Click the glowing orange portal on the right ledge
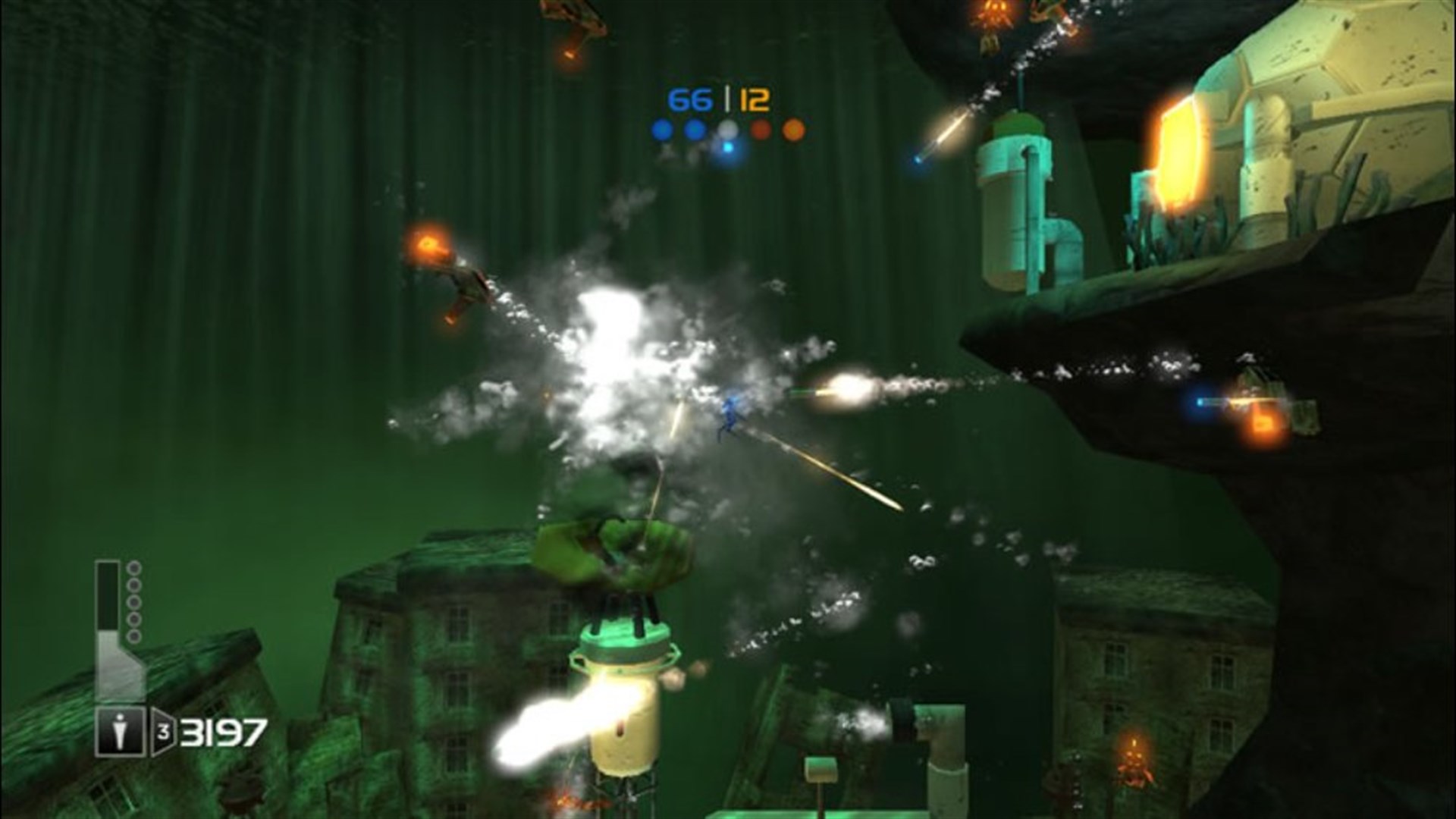Screen dimensions: 1456x819 [x=1178, y=152]
